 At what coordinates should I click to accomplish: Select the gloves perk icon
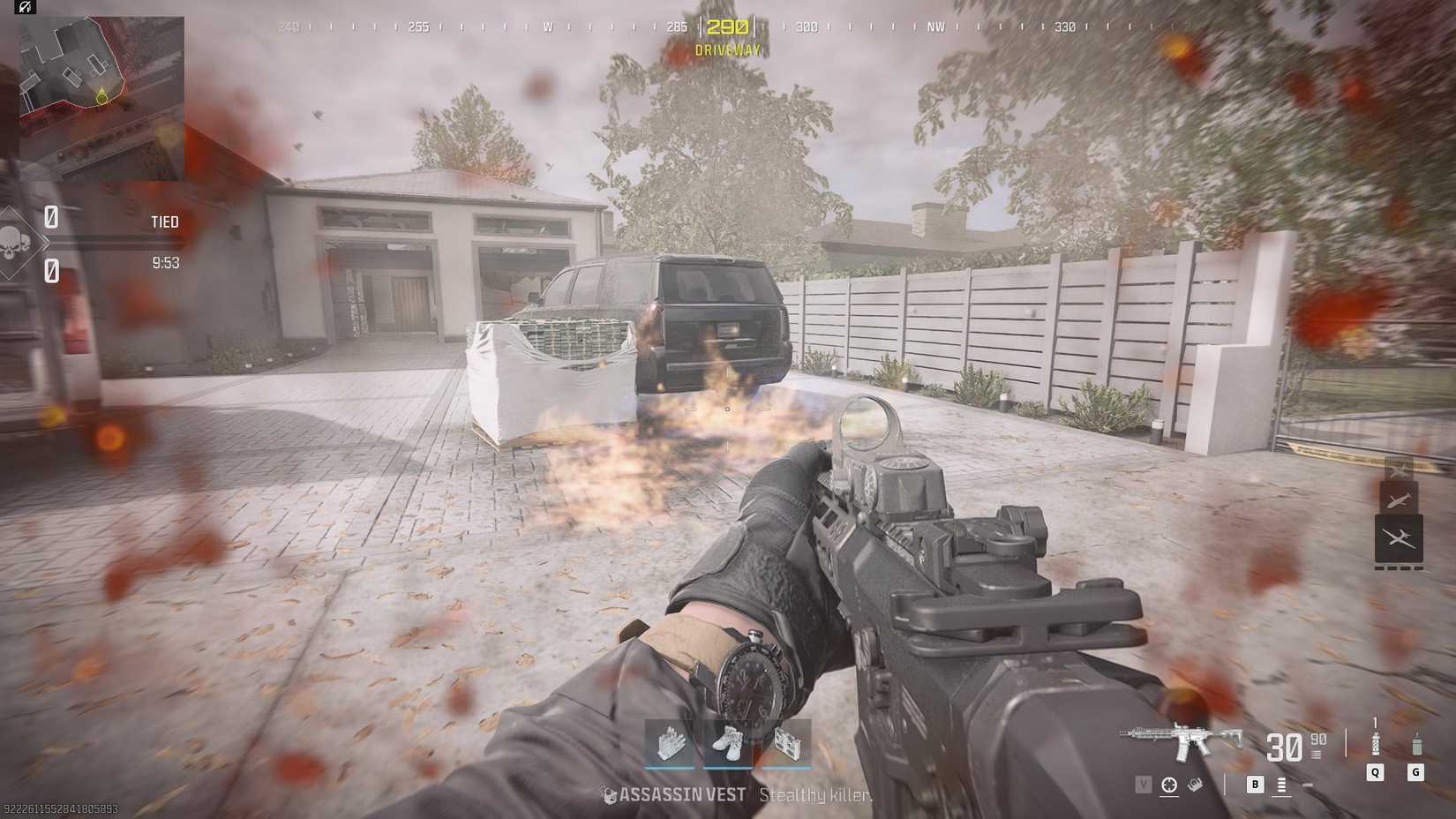click(x=669, y=744)
